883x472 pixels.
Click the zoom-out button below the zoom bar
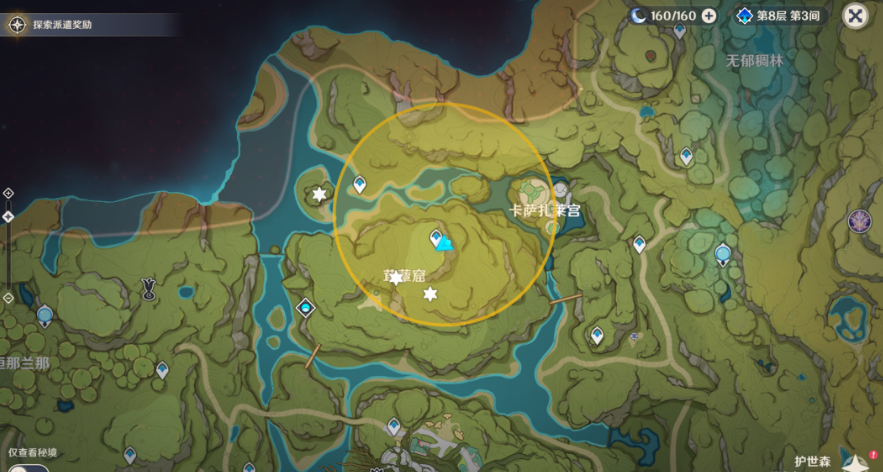8,298
